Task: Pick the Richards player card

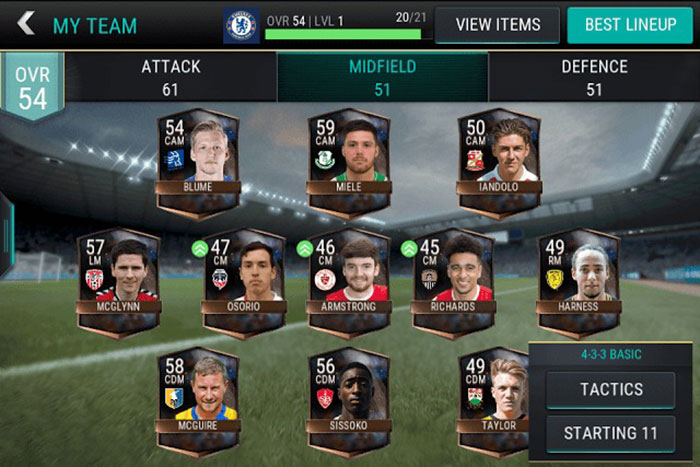Action: [453, 281]
